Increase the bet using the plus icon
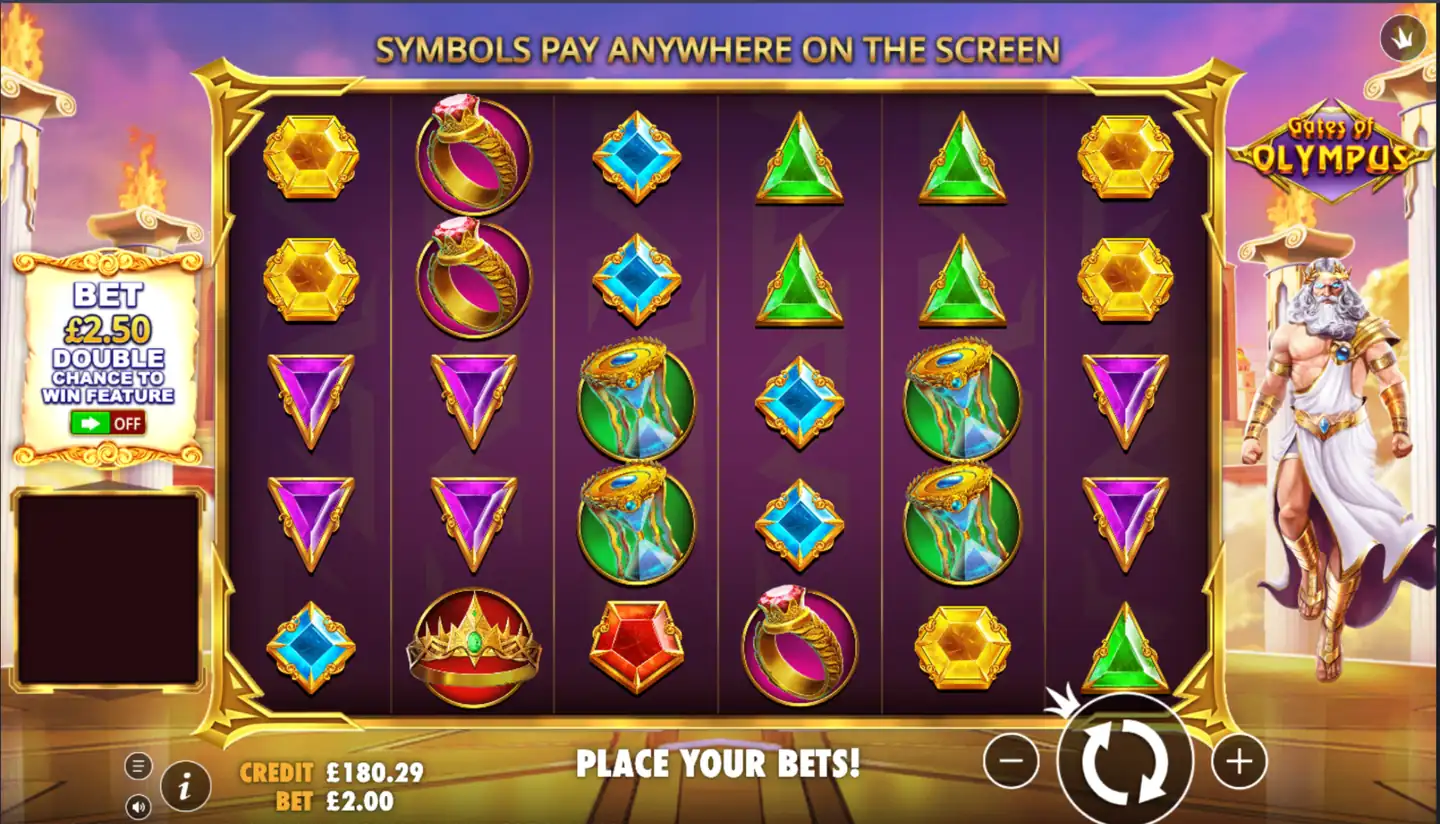The image size is (1440, 824). pos(1237,760)
